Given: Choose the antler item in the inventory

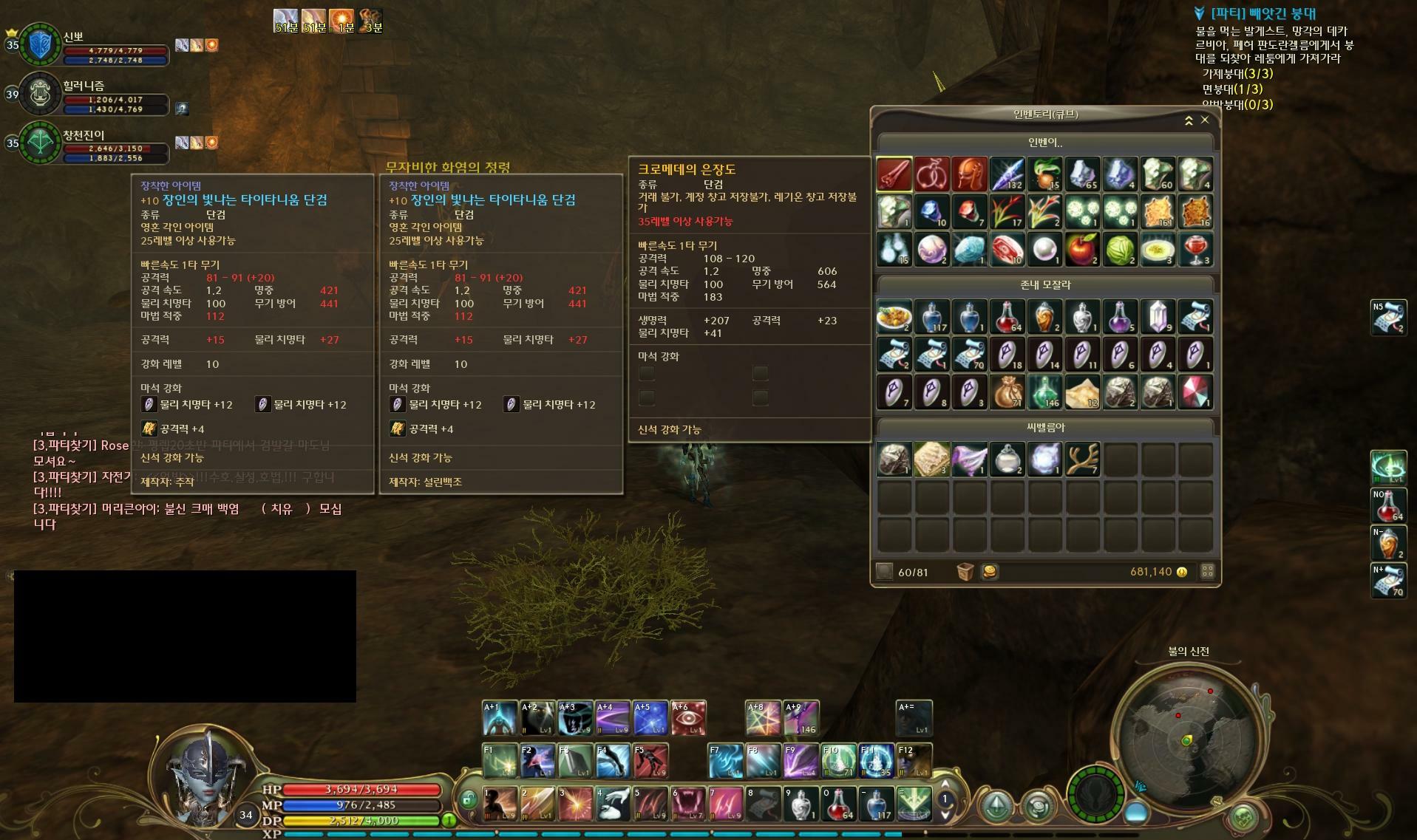Looking at the screenshot, I should coord(1082,459).
